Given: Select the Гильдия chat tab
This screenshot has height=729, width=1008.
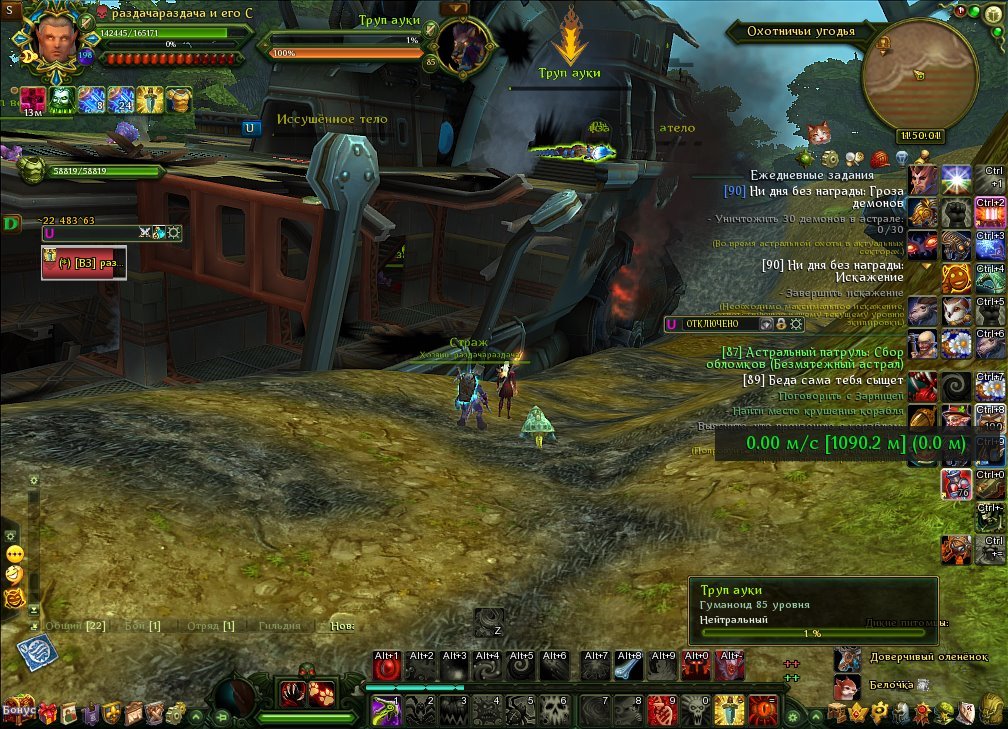Looking at the screenshot, I should pyautogui.click(x=278, y=626).
